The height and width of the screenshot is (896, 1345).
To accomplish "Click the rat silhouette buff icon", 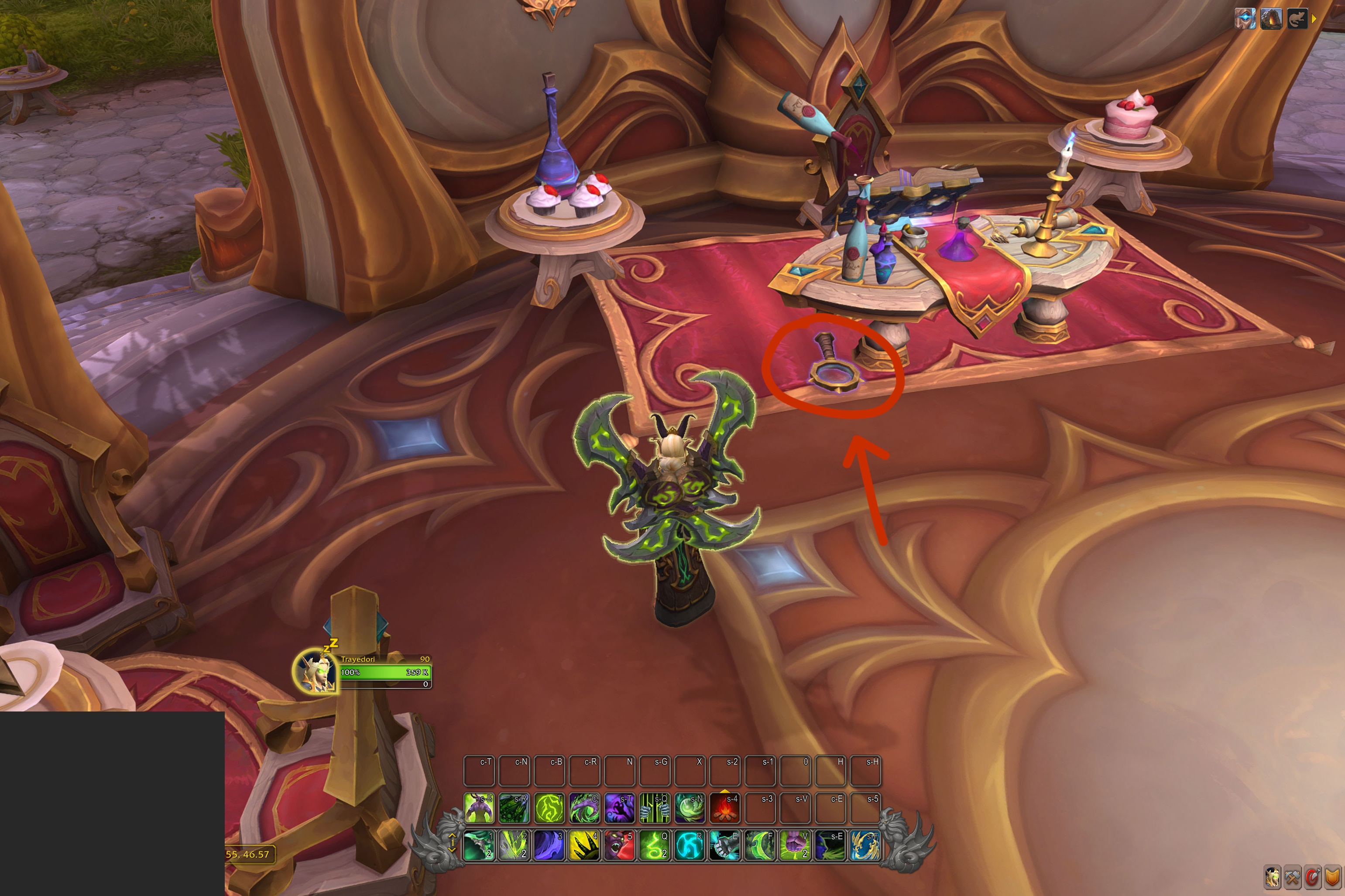I will pyautogui.click(x=1297, y=19).
